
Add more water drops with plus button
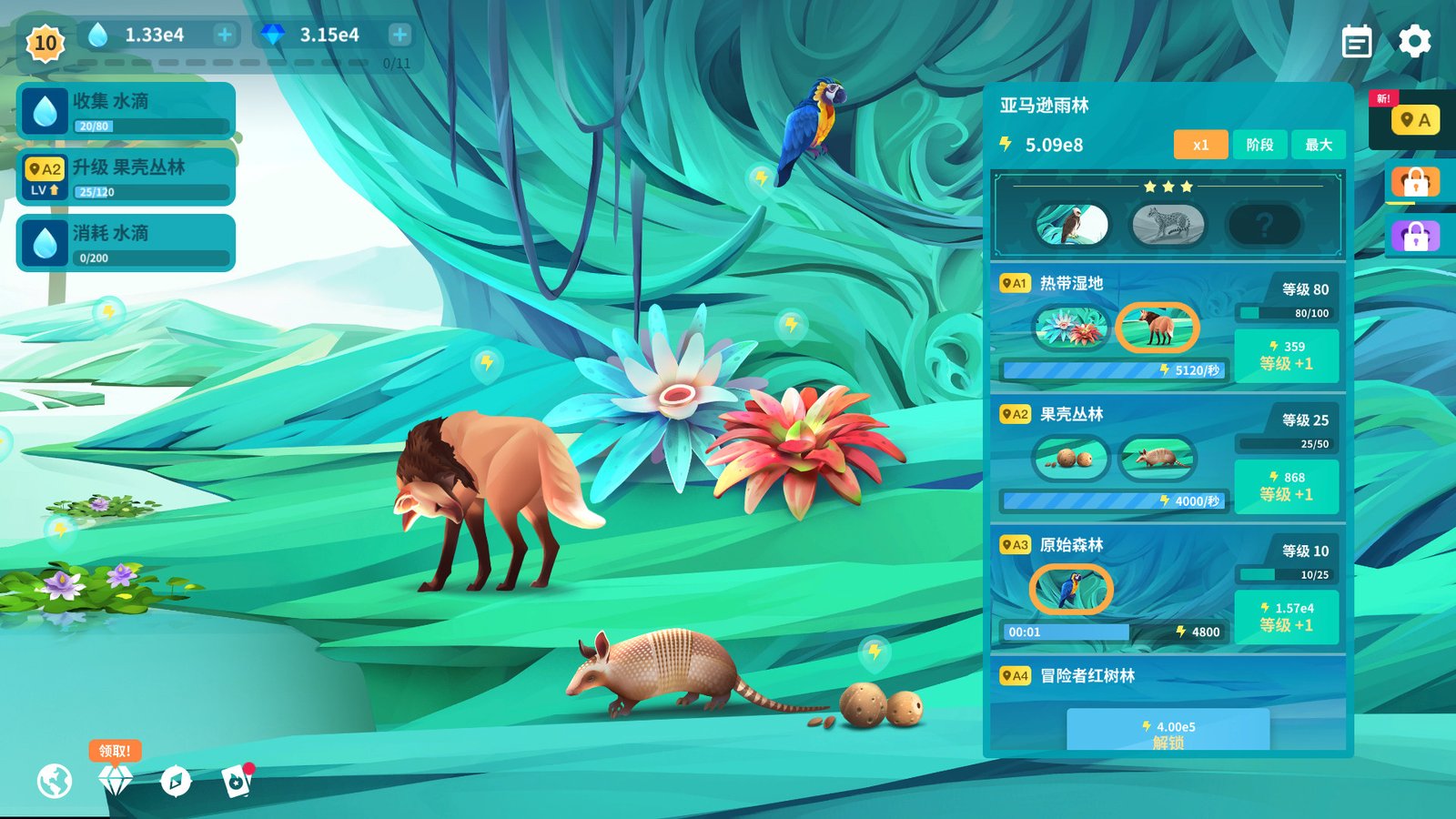point(224,35)
